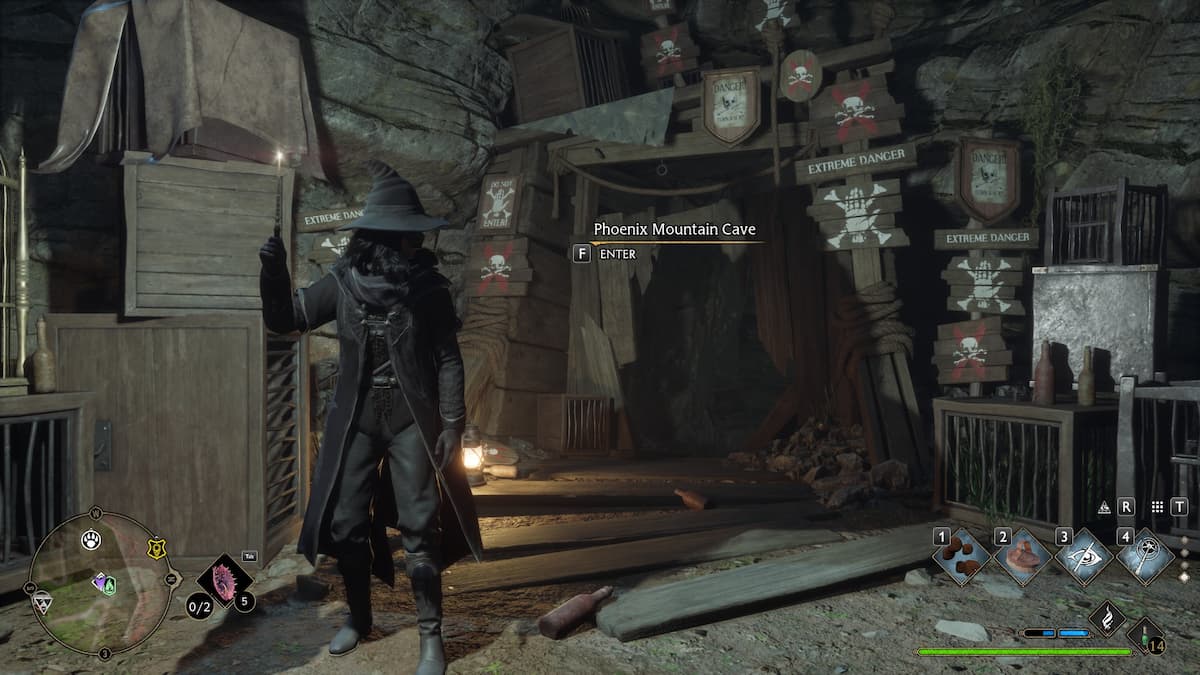Activate the Disillusionment crossed-eye spell
The height and width of the screenshot is (675, 1200).
(x=1085, y=555)
